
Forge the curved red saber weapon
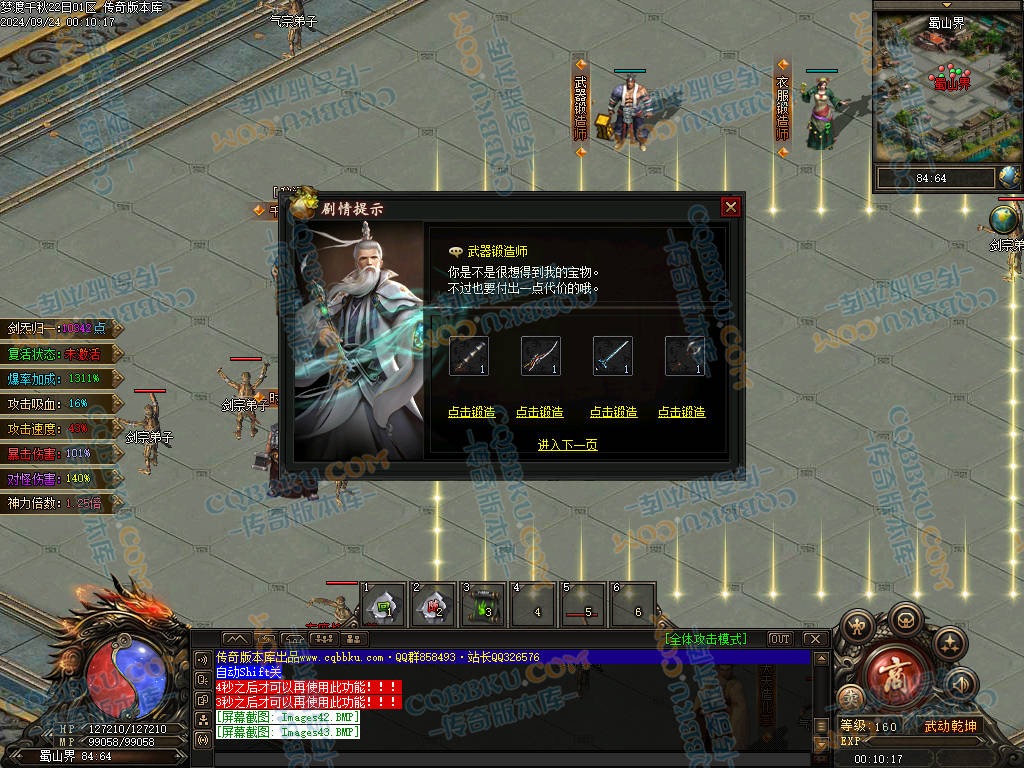coord(540,412)
